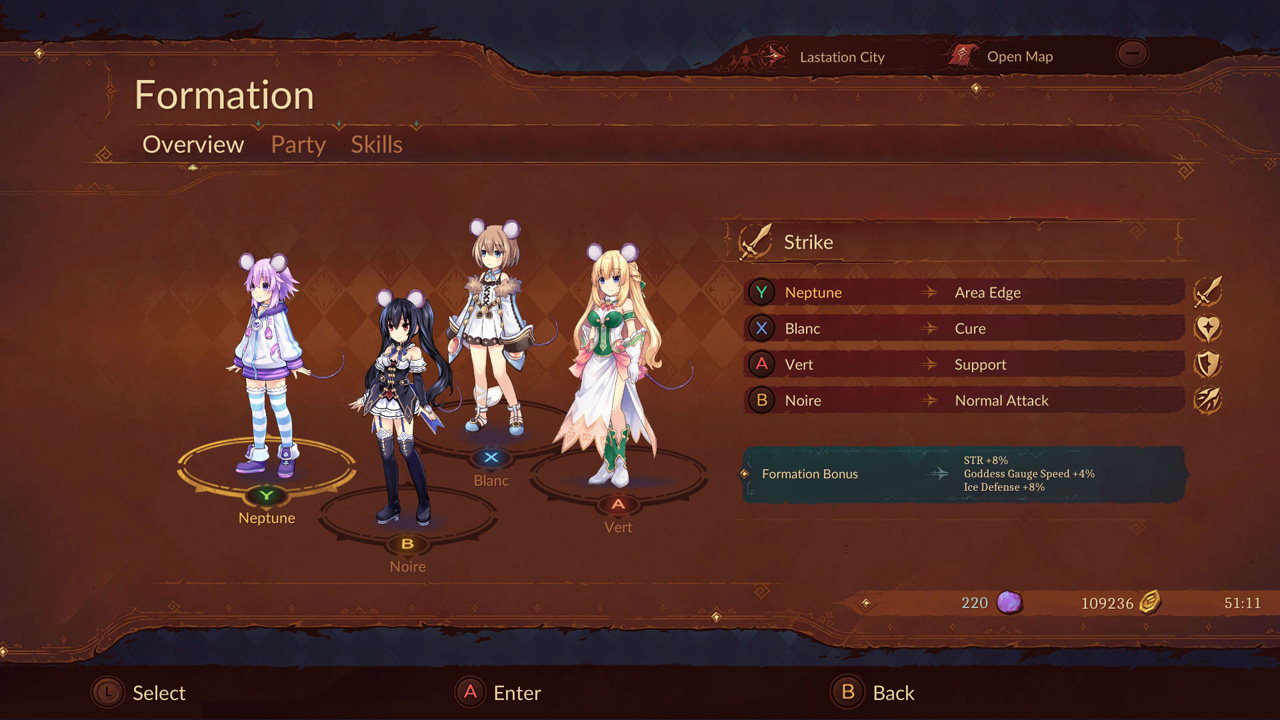
Task: Switch to the Party tab
Action: 297,144
